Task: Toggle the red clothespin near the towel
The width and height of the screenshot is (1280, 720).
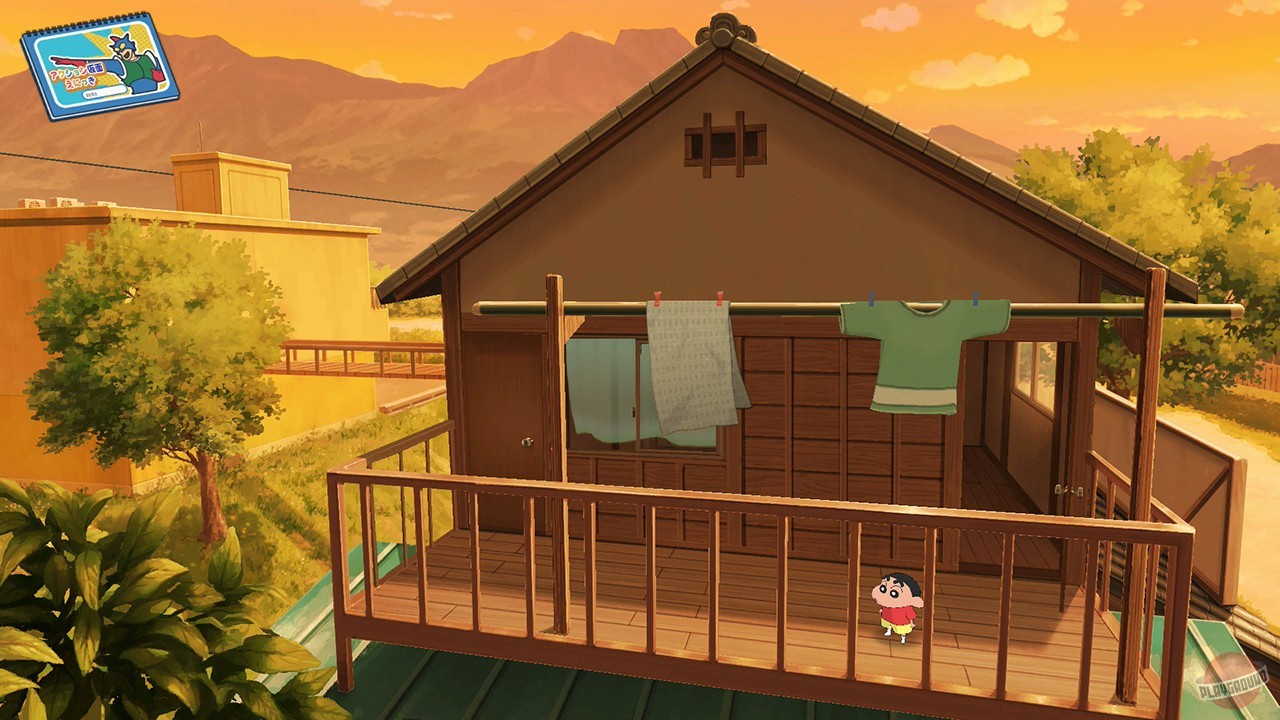Action: coord(657,297)
